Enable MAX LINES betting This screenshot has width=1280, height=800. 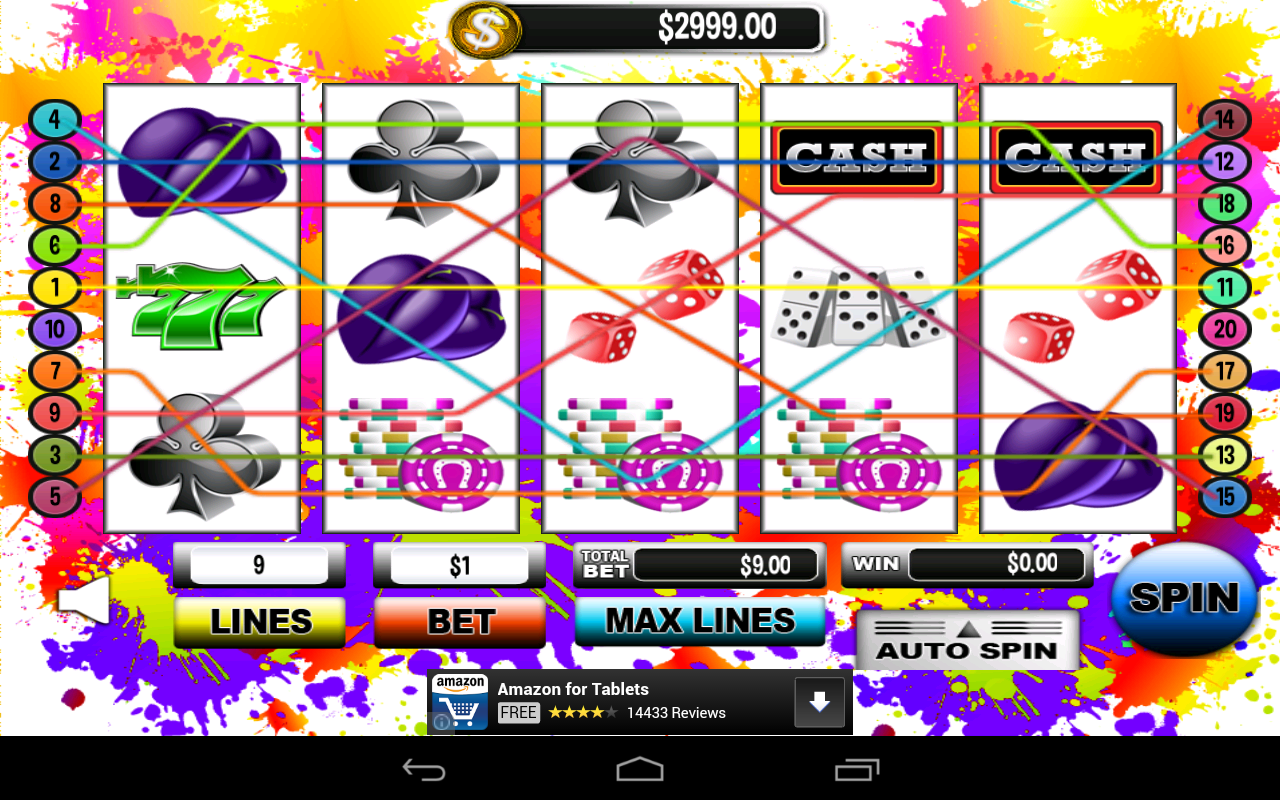point(699,620)
